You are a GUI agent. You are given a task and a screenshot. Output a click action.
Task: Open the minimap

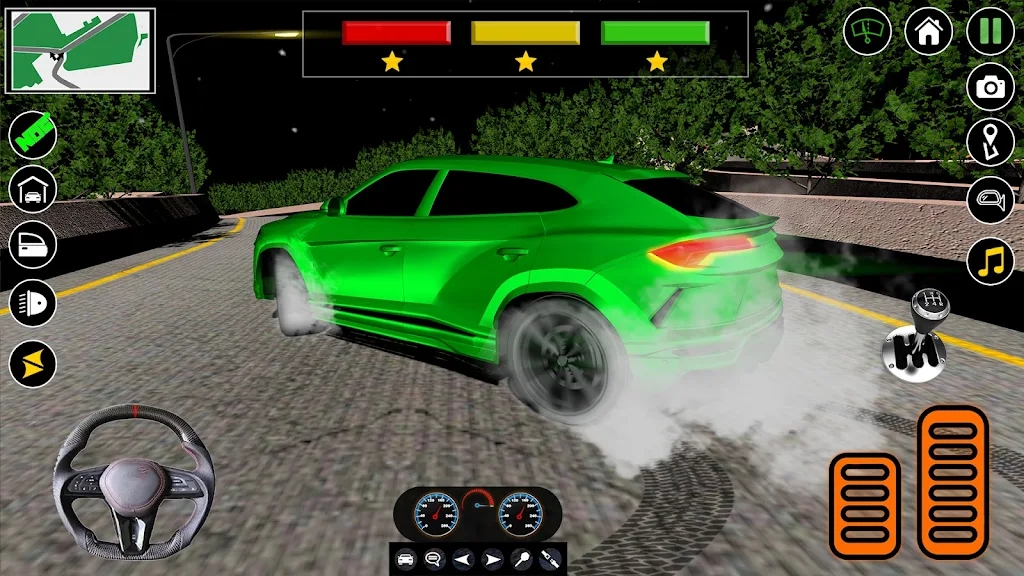point(80,50)
